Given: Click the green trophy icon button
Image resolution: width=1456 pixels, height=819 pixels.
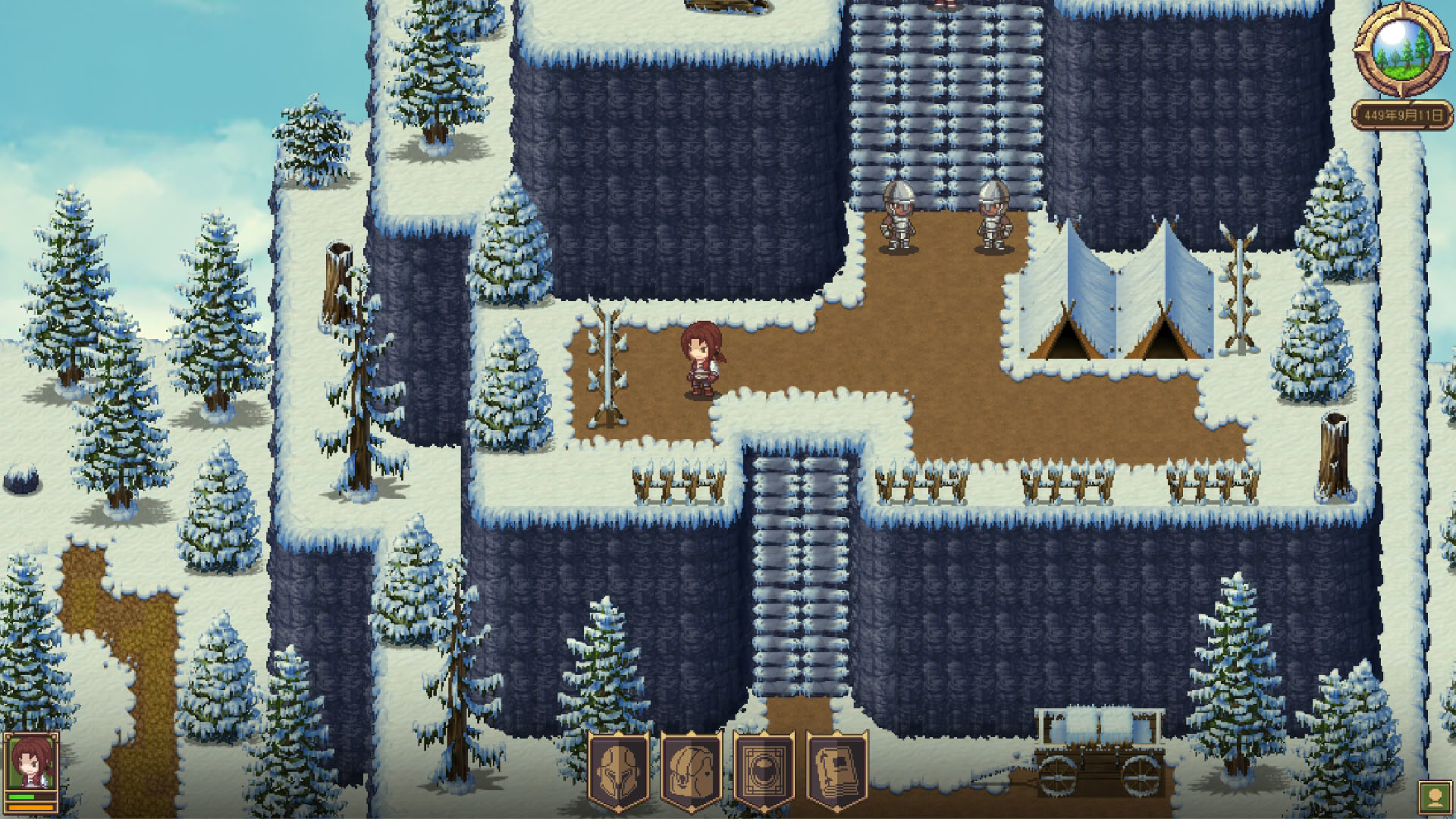Looking at the screenshot, I should click(x=1434, y=797).
